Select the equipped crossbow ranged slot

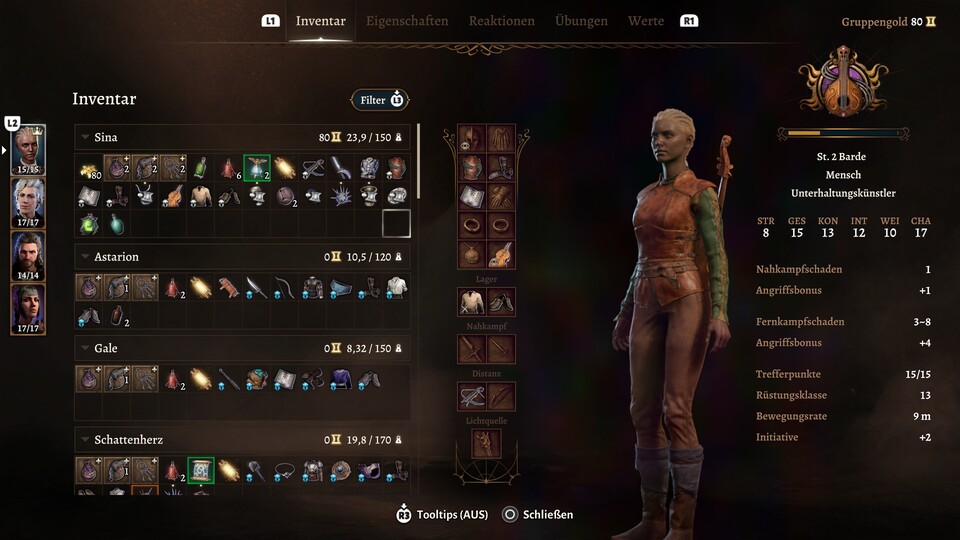[472, 397]
